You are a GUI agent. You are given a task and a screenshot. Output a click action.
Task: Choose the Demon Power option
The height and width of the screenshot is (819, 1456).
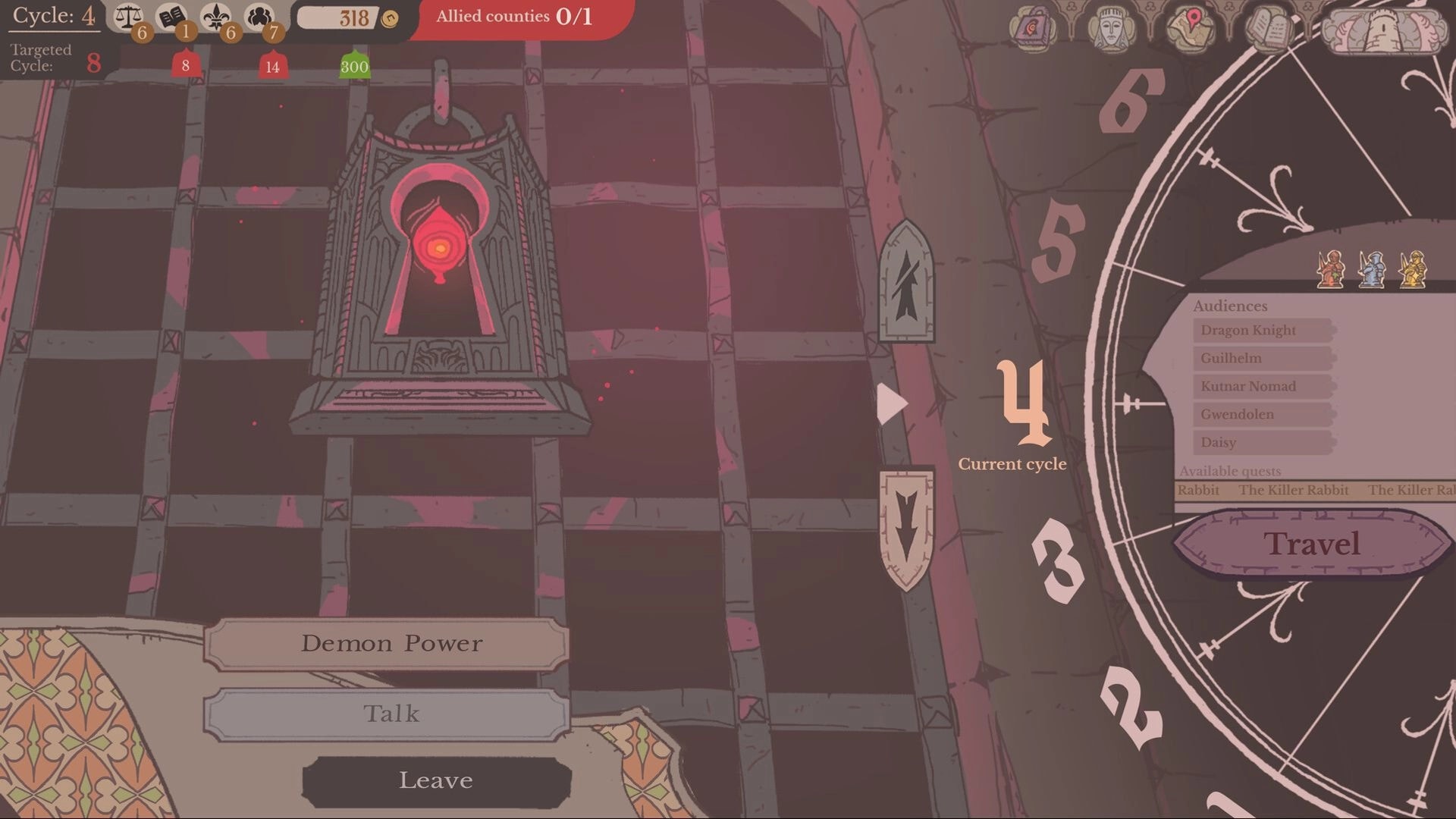(391, 644)
